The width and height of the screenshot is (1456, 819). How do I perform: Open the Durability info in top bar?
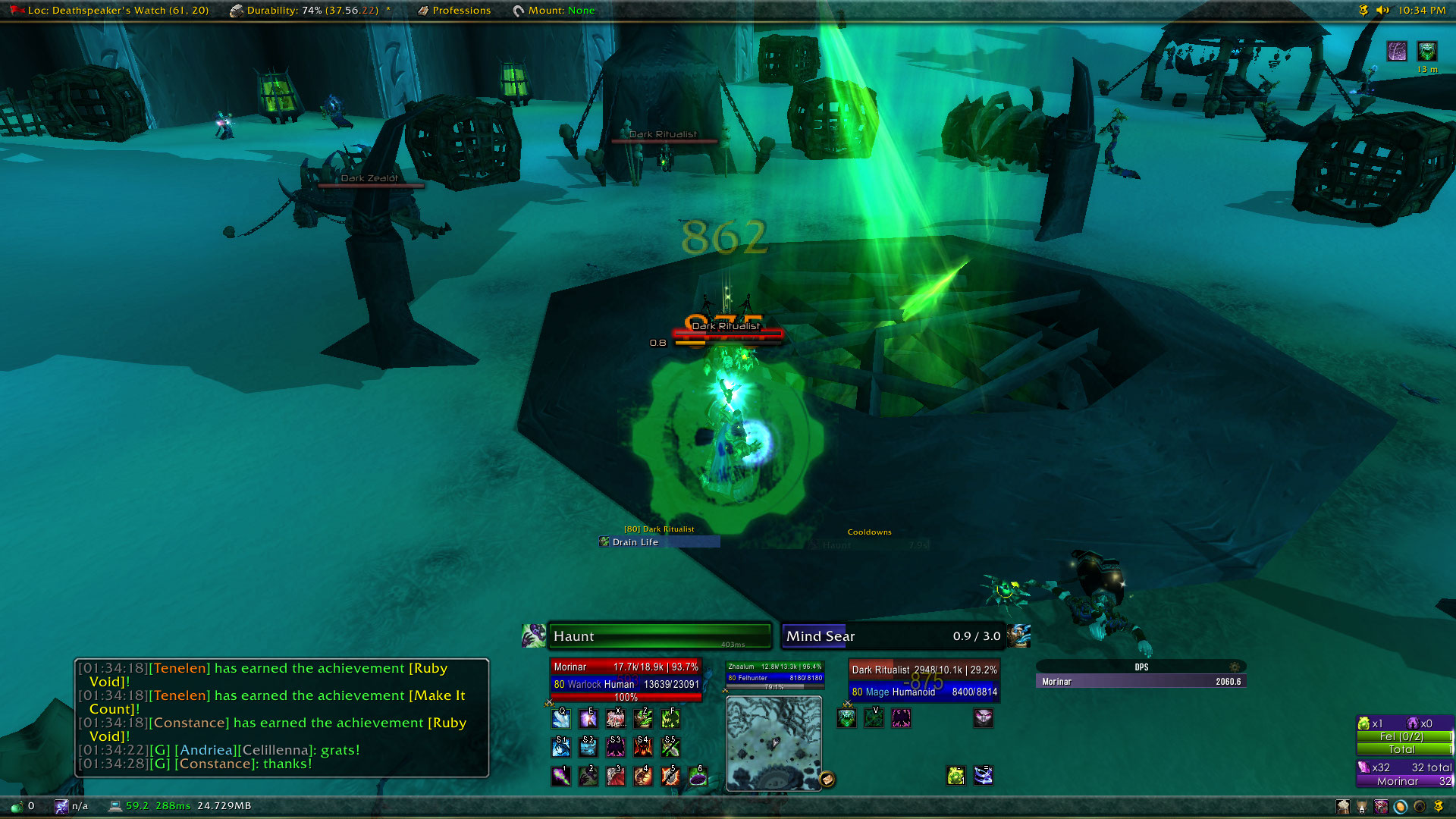[312, 11]
